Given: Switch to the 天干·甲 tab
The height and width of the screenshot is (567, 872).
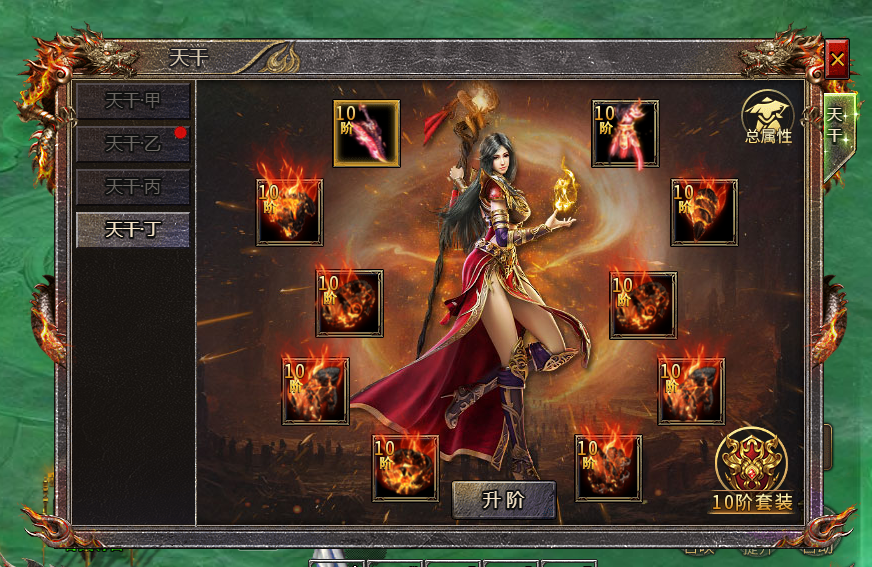Looking at the screenshot, I should [x=133, y=101].
